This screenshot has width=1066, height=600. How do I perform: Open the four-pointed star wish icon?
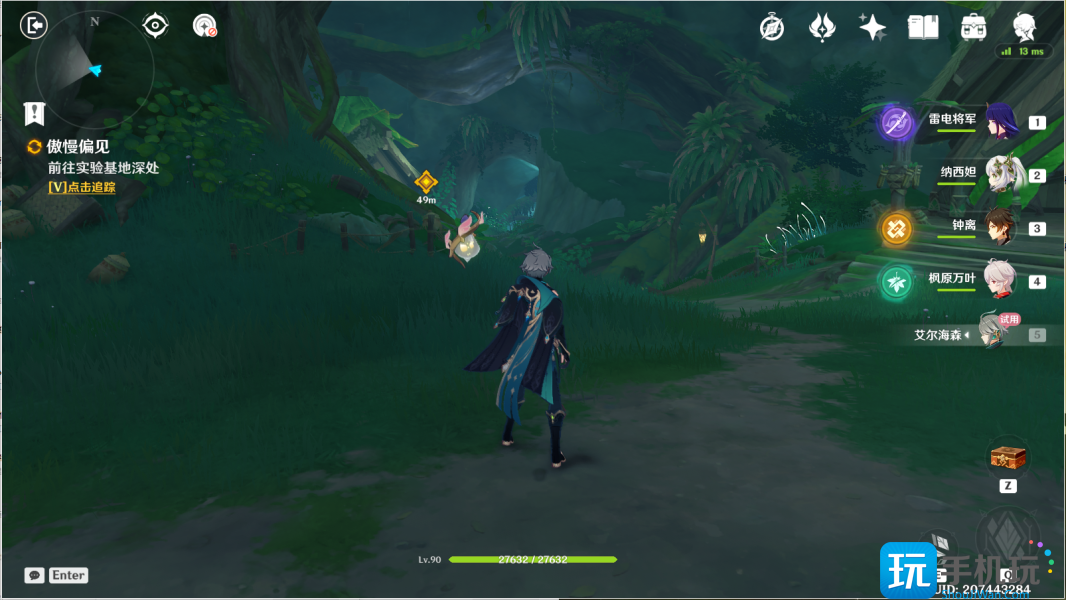[x=872, y=28]
